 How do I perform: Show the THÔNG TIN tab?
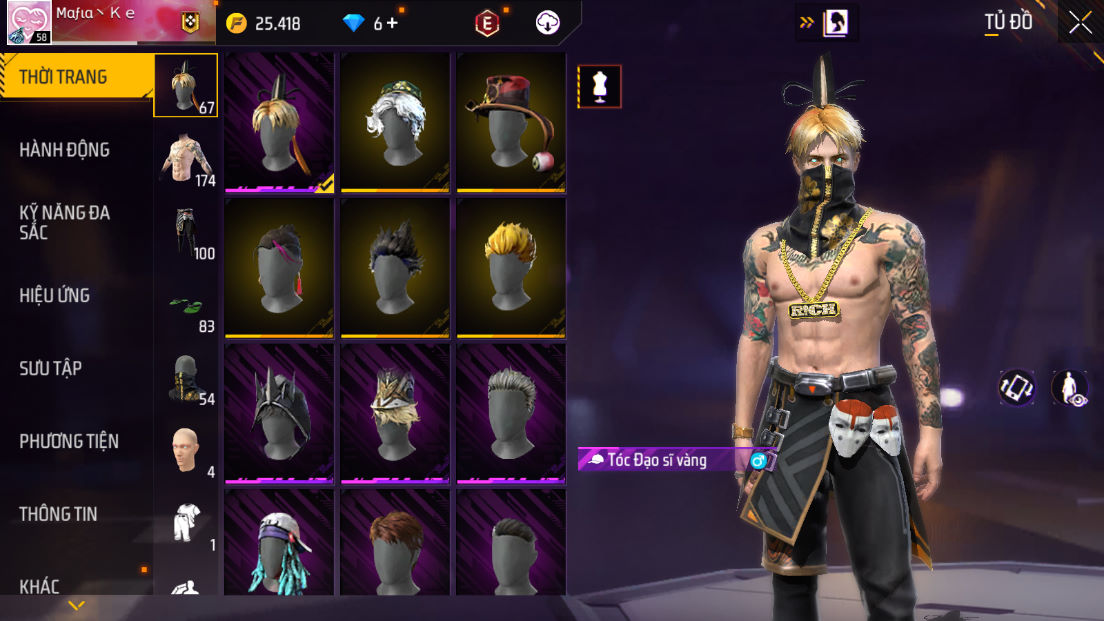[59, 514]
